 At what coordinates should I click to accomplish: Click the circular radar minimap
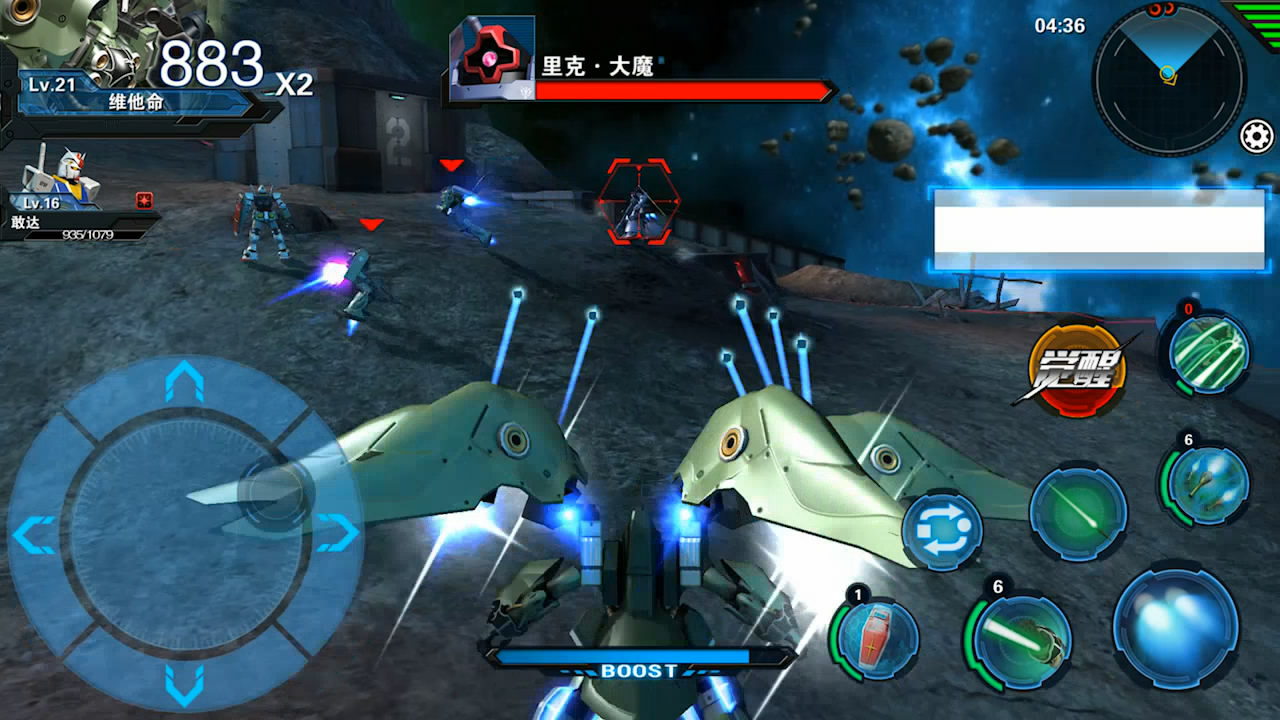[1168, 78]
